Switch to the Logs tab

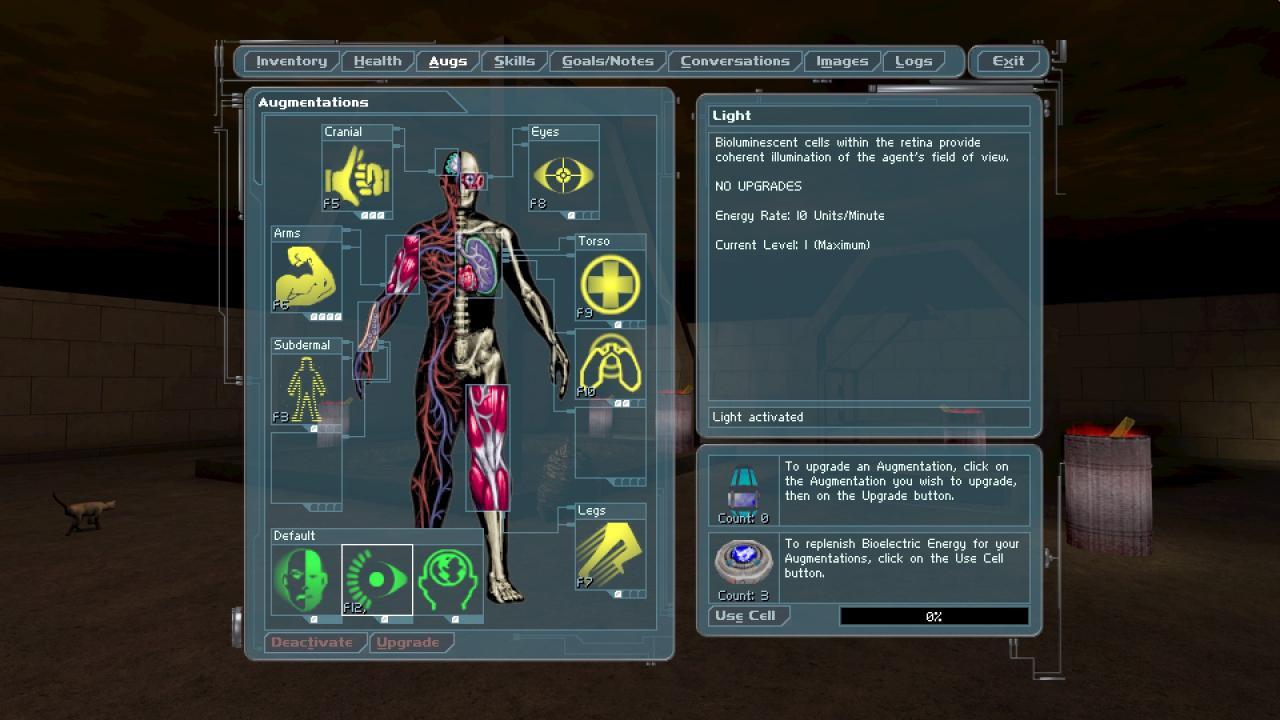913,62
